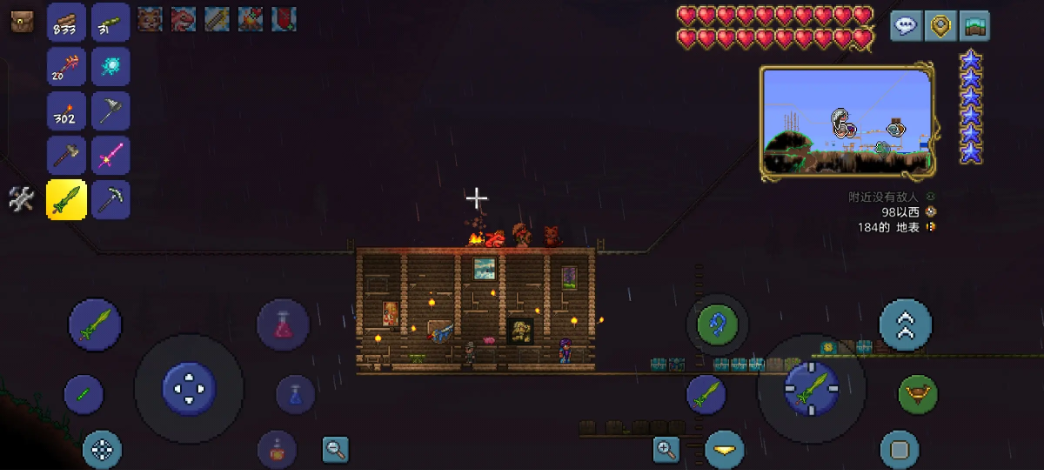Image resolution: width=1044 pixels, height=470 pixels.
Task: Tap the gold map pin button
Action: pyautogui.click(x=940, y=26)
